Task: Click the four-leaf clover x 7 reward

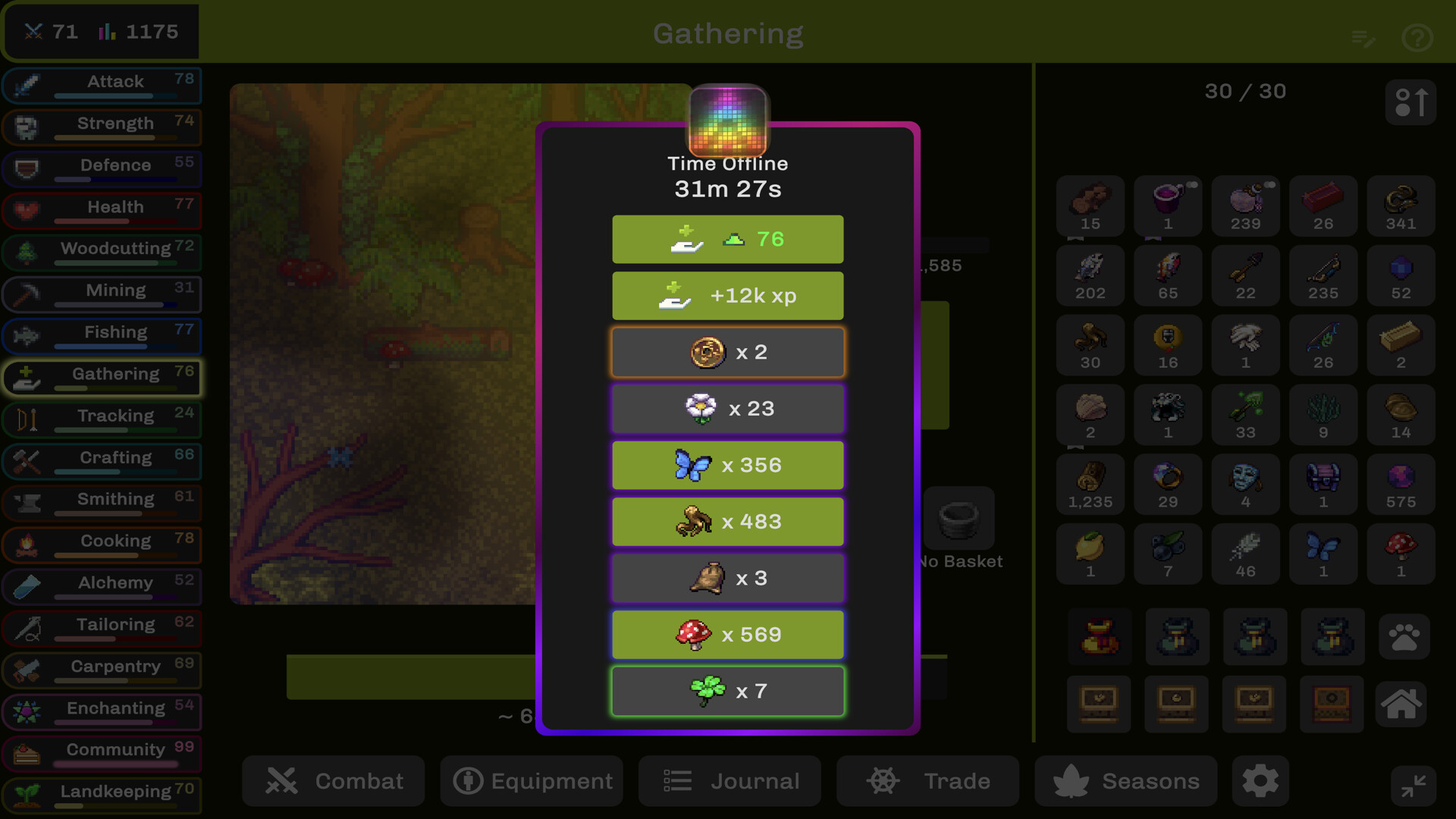Action: (728, 691)
